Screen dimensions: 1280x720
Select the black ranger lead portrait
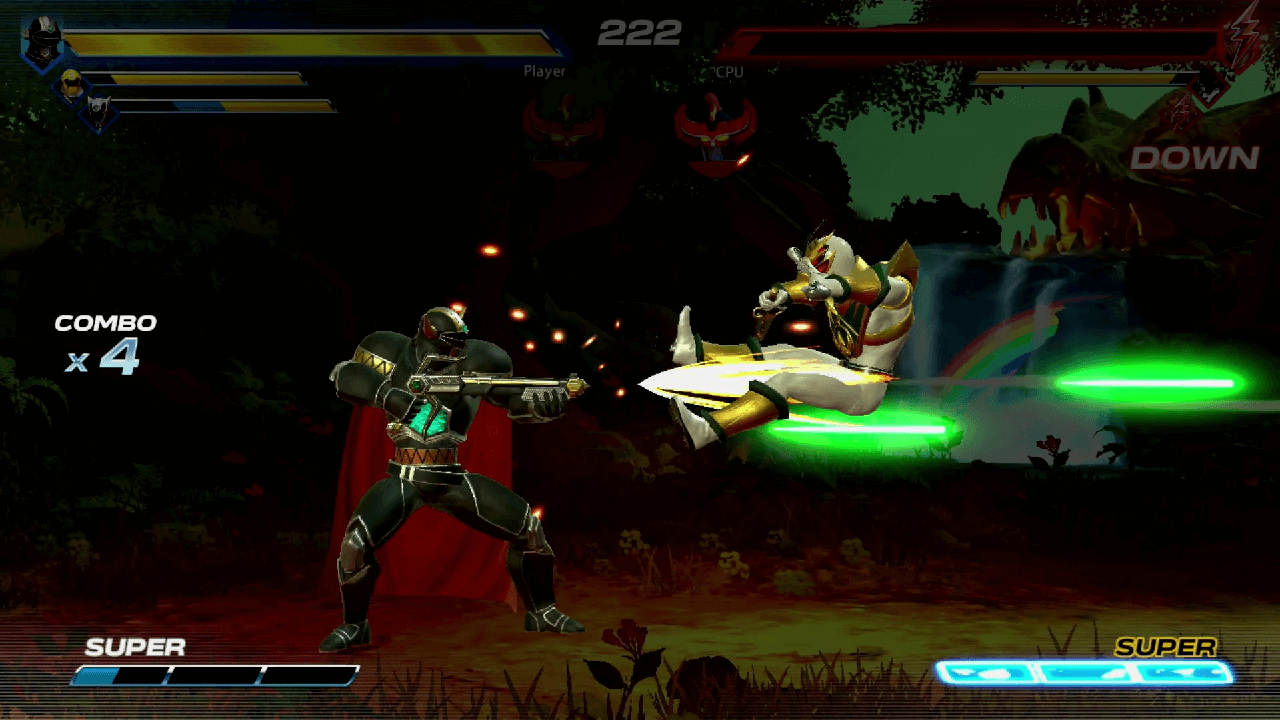click(44, 42)
